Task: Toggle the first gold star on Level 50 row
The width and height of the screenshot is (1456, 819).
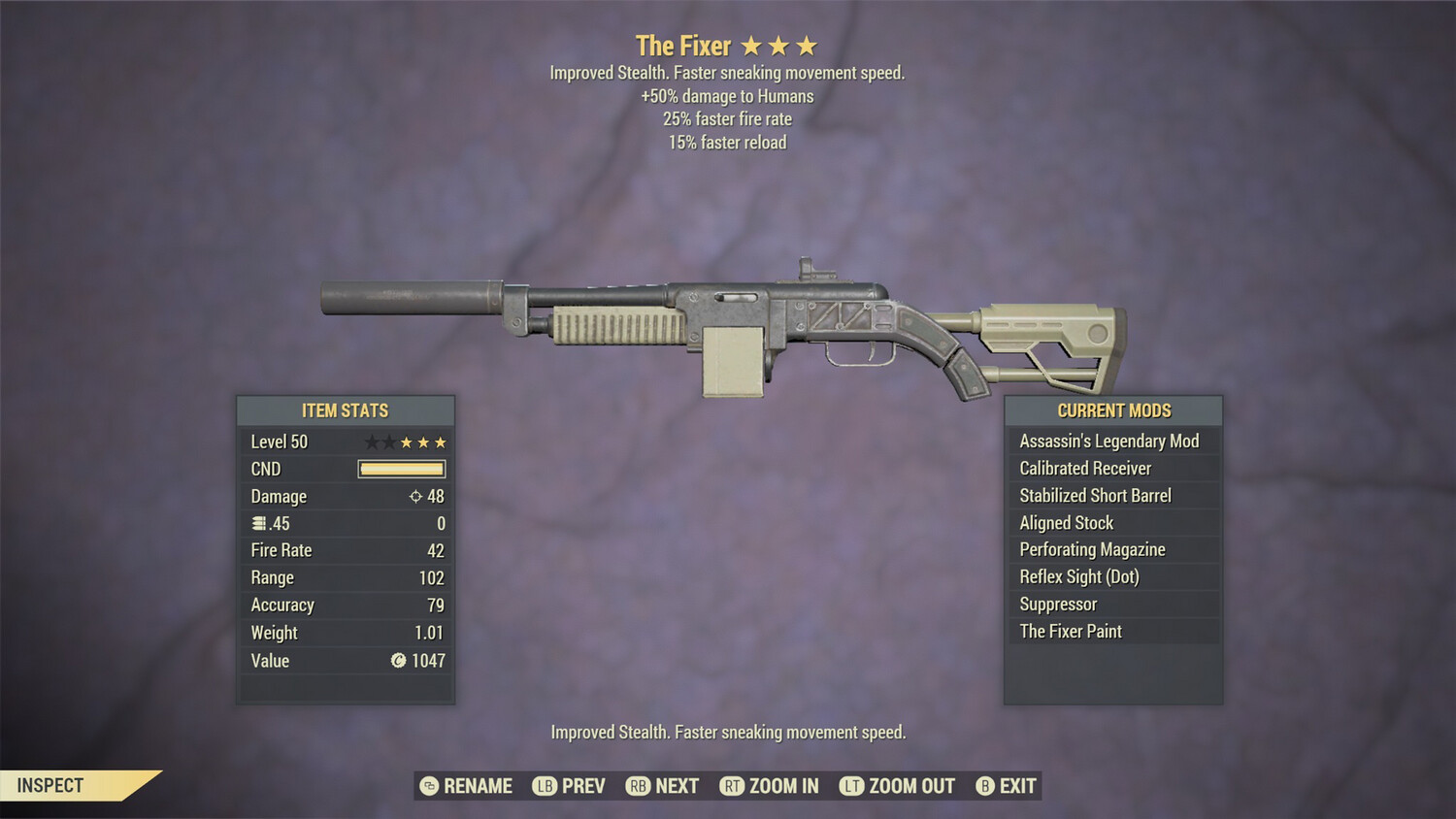Action: tap(405, 442)
